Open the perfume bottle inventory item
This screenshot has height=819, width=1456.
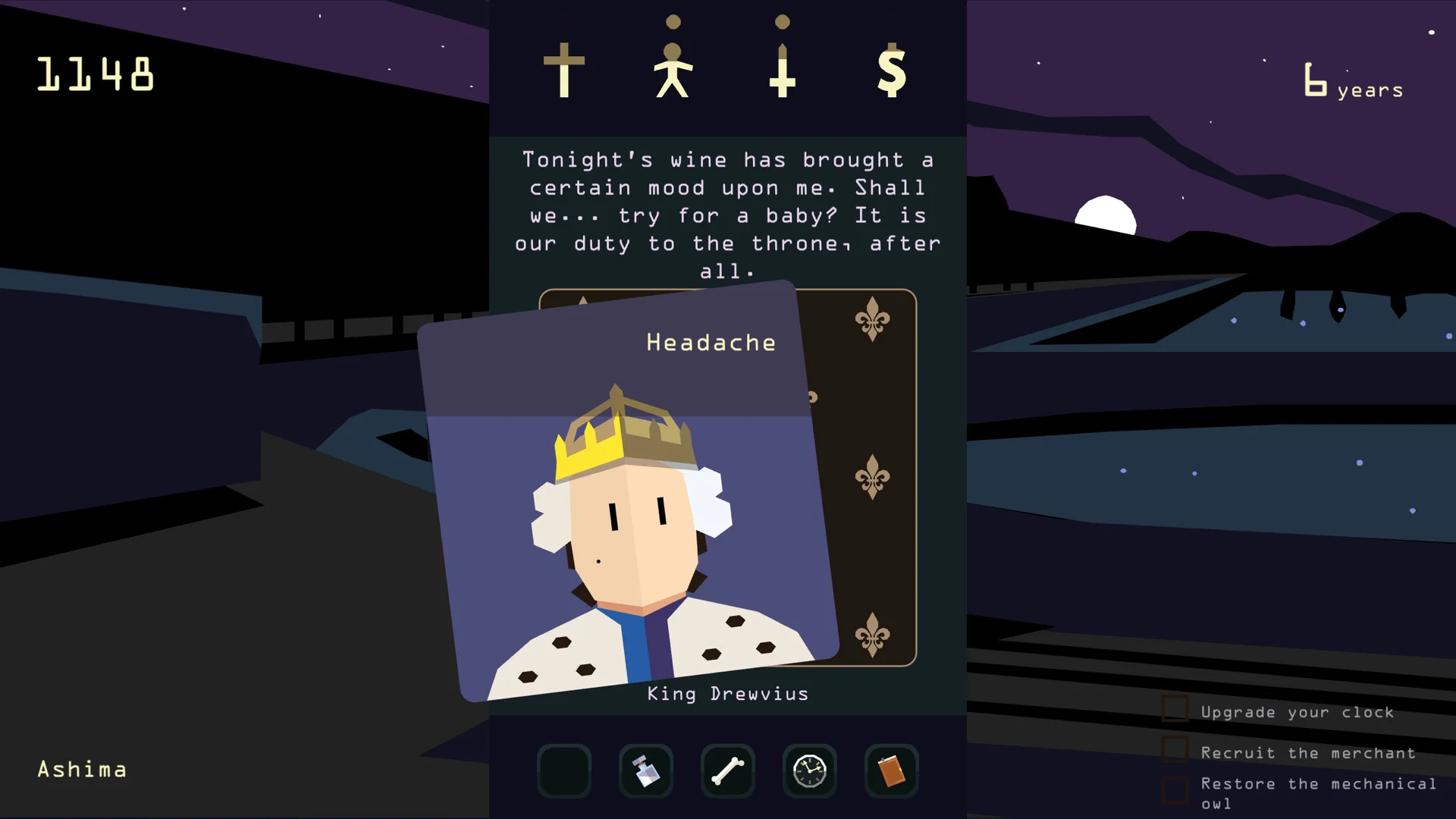[x=645, y=771]
